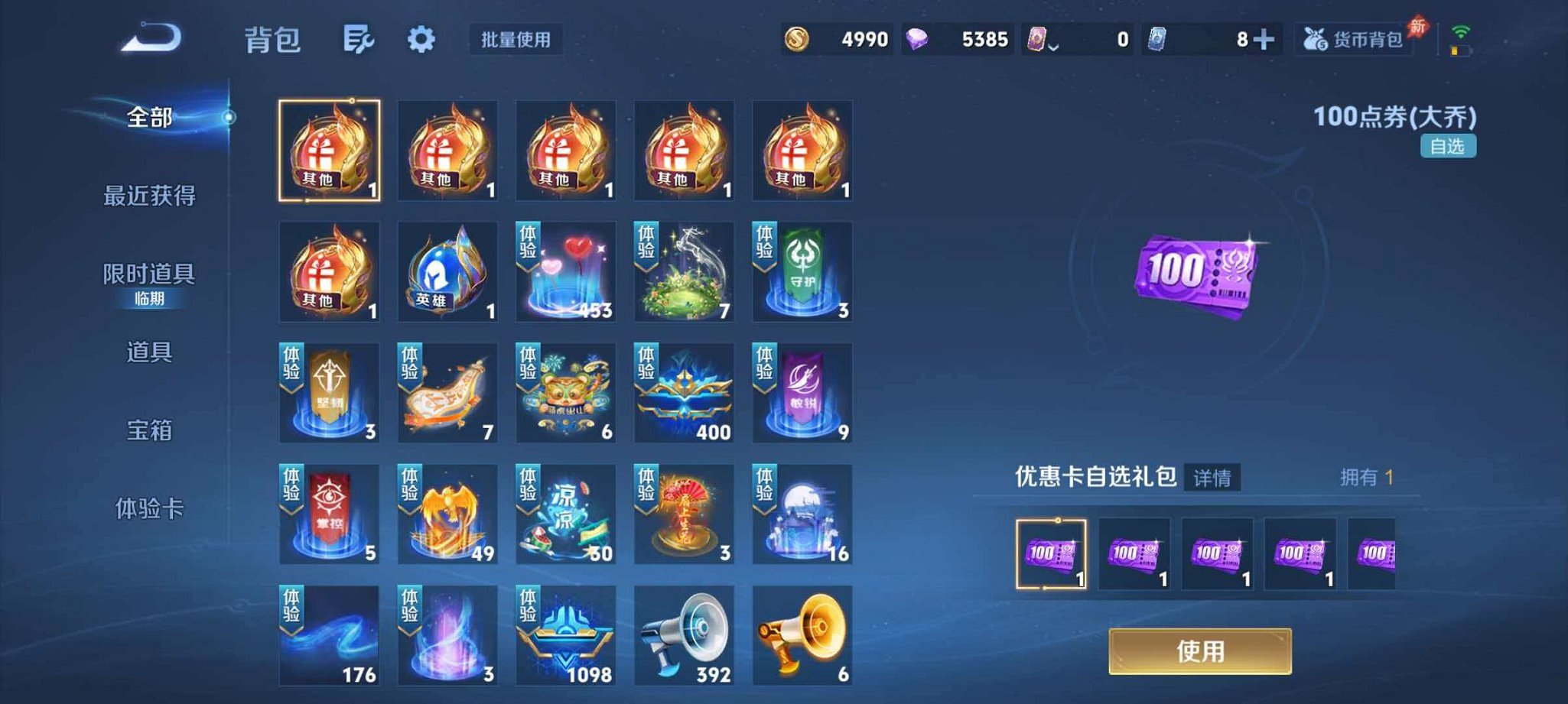Viewport: 1568px width, 704px height.
Task: Select the white megaphone item
Action: click(685, 635)
